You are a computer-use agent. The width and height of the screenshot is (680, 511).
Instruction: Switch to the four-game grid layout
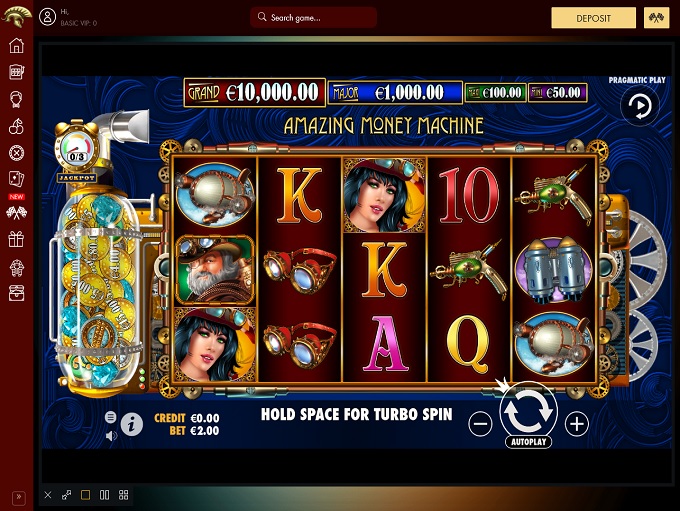tap(124, 495)
